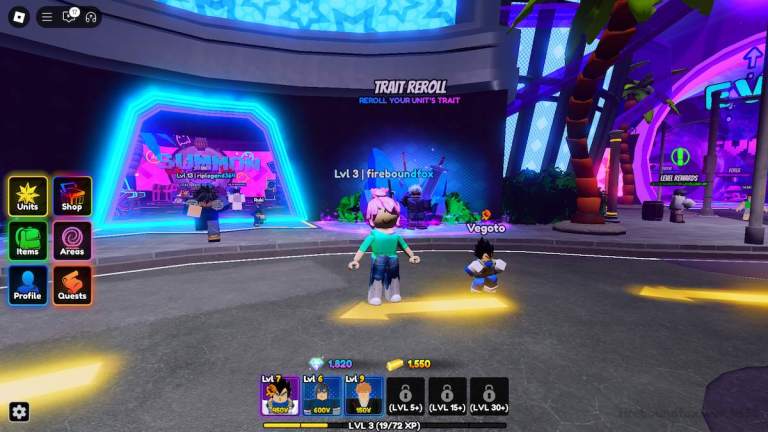Open the Areas teleport menu
Viewport: 768px width, 432px height.
(x=72, y=241)
